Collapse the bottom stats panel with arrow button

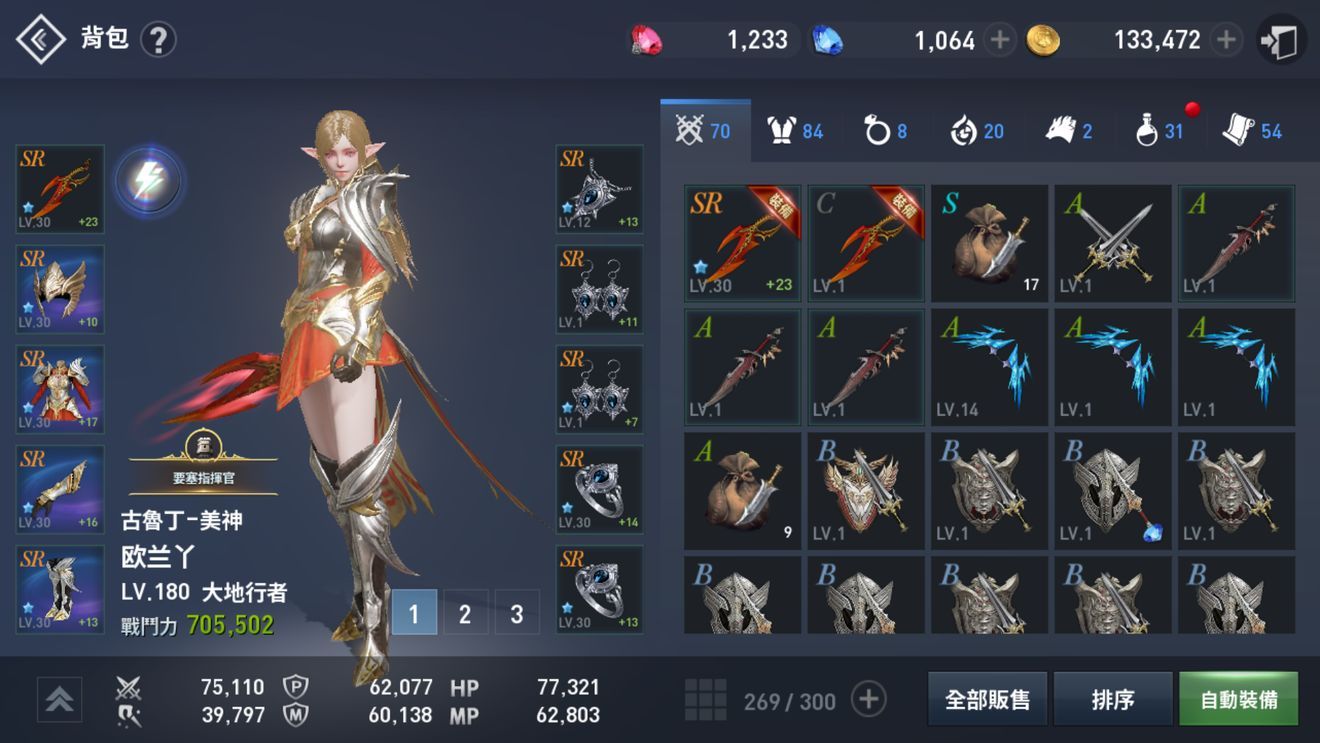(58, 700)
